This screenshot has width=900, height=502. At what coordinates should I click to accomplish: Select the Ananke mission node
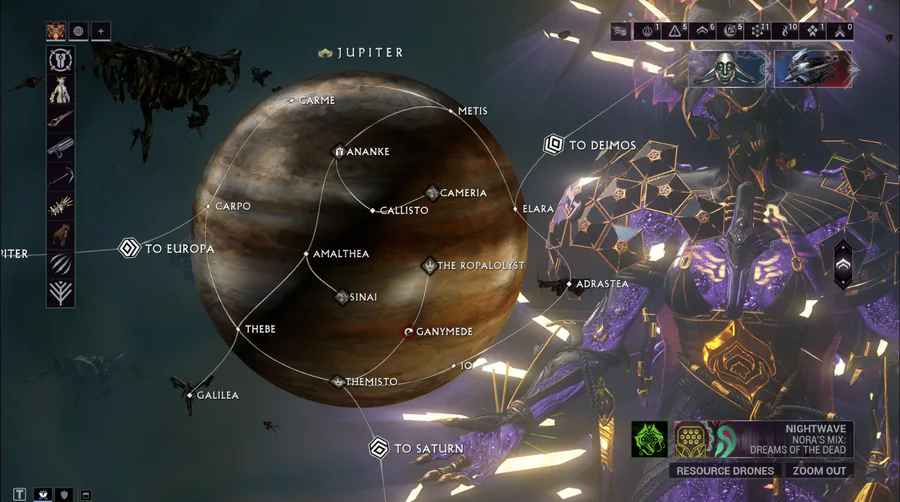pyautogui.click(x=338, y=152)
